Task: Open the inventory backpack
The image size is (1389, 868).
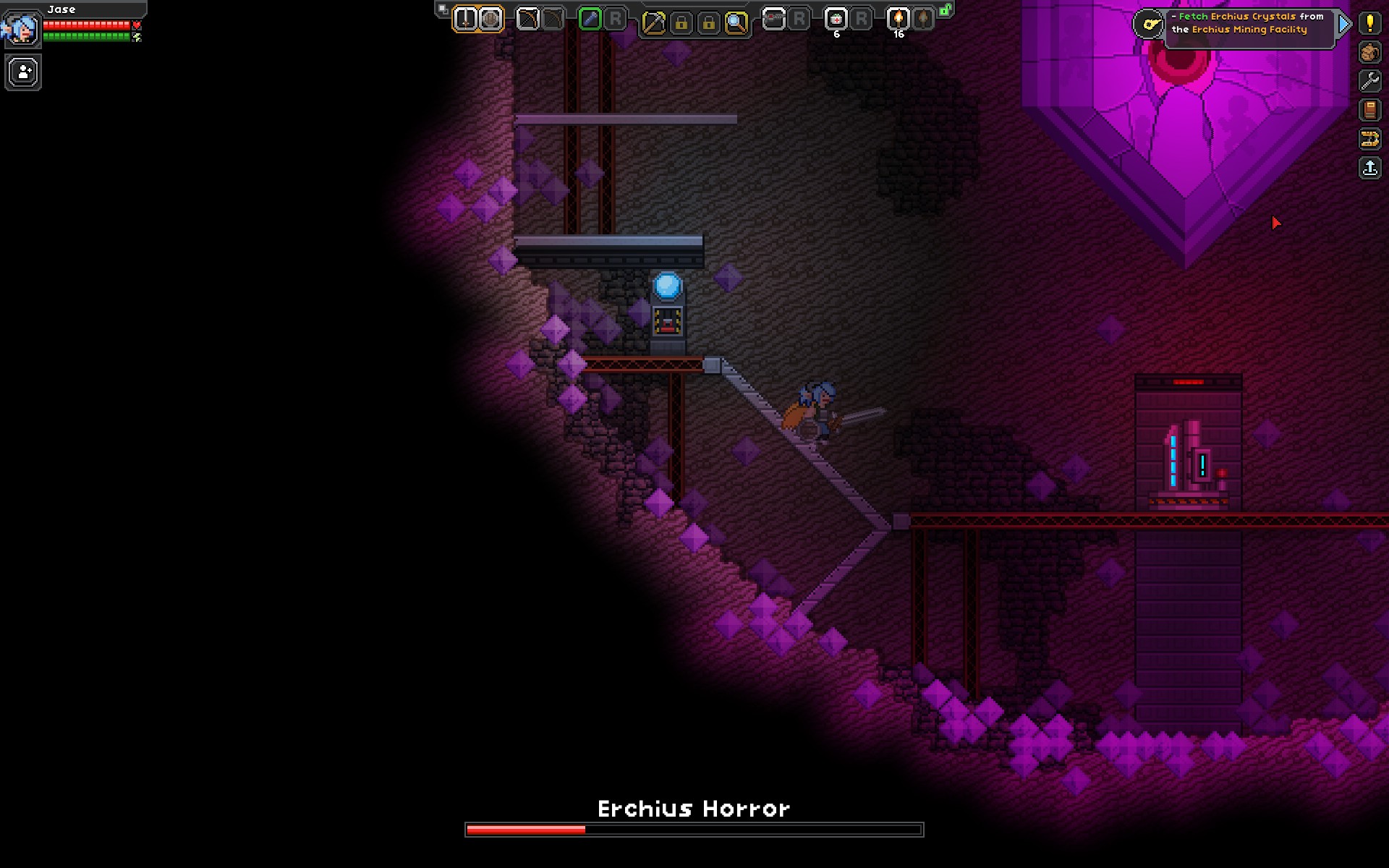Action: (1369, 53)
